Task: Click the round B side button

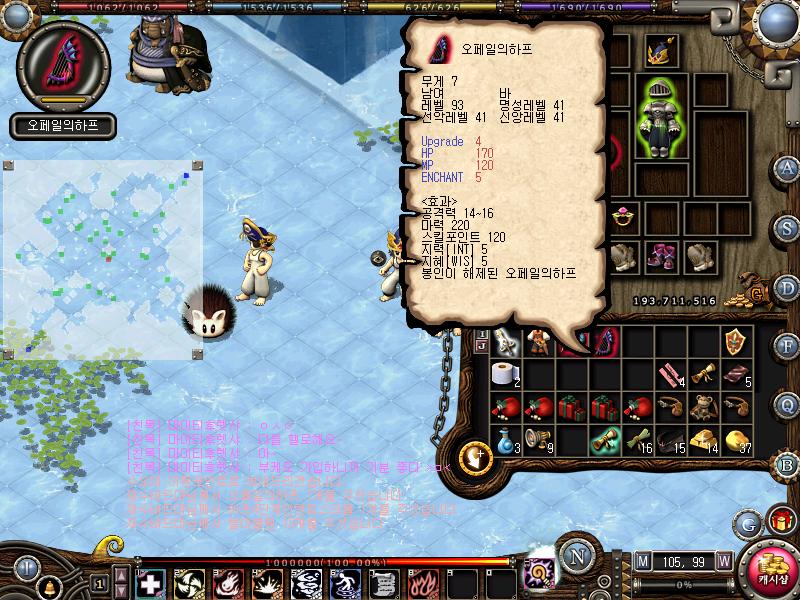Action: pyautogui.click(x=787, y=464)
